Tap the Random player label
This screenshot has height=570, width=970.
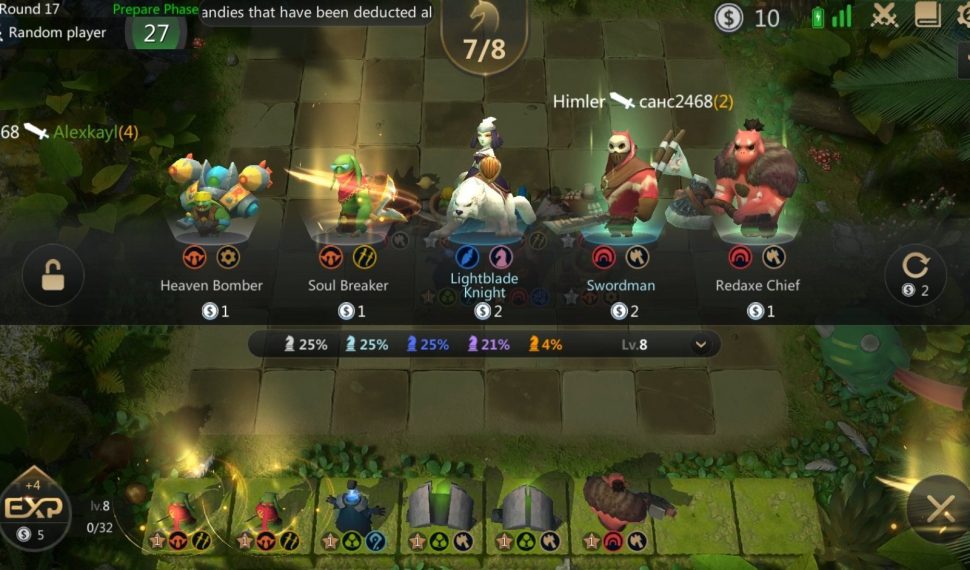point(58,32)
